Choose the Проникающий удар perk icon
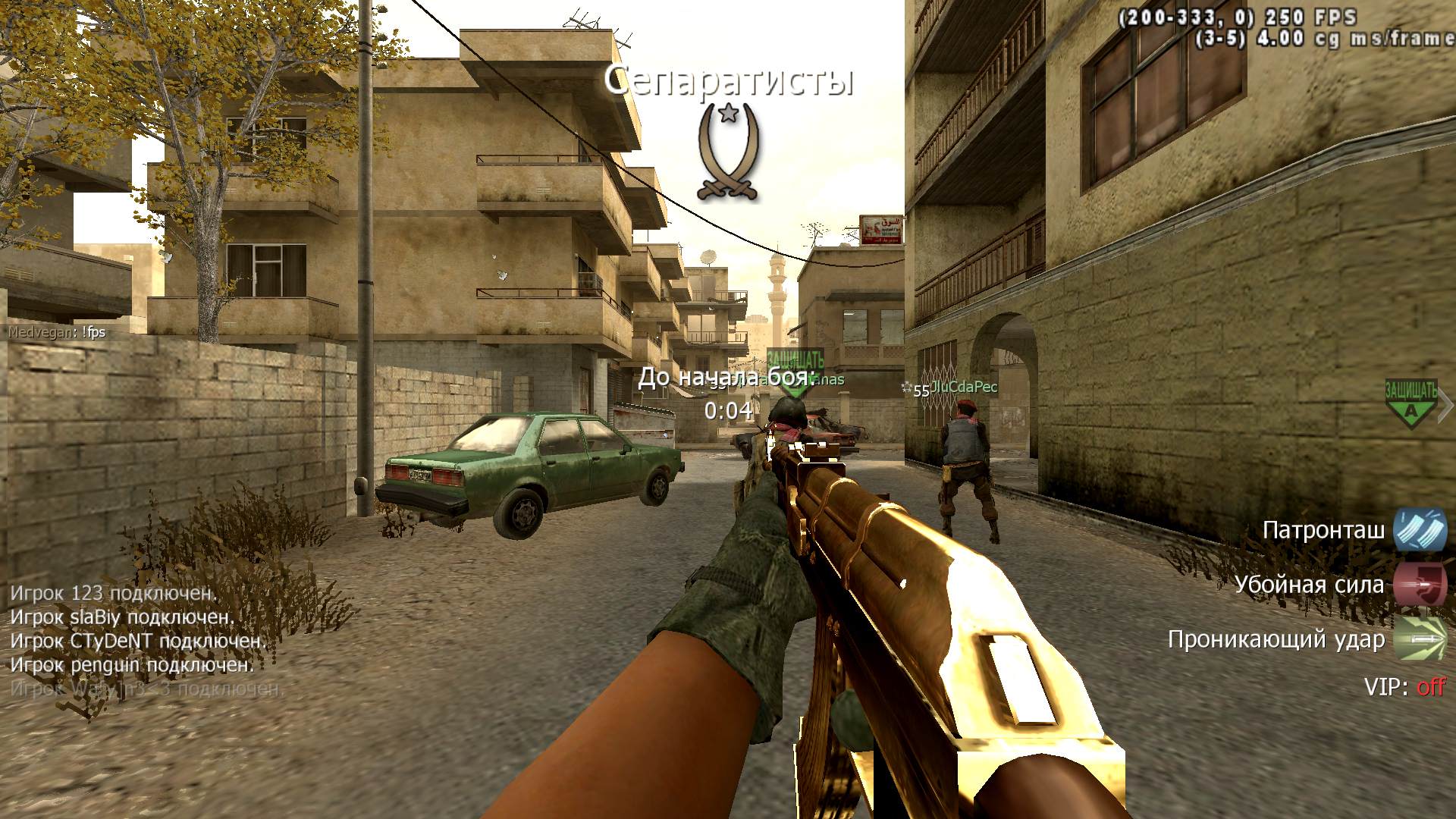 pyautogui.click(x=1420, y=639)
